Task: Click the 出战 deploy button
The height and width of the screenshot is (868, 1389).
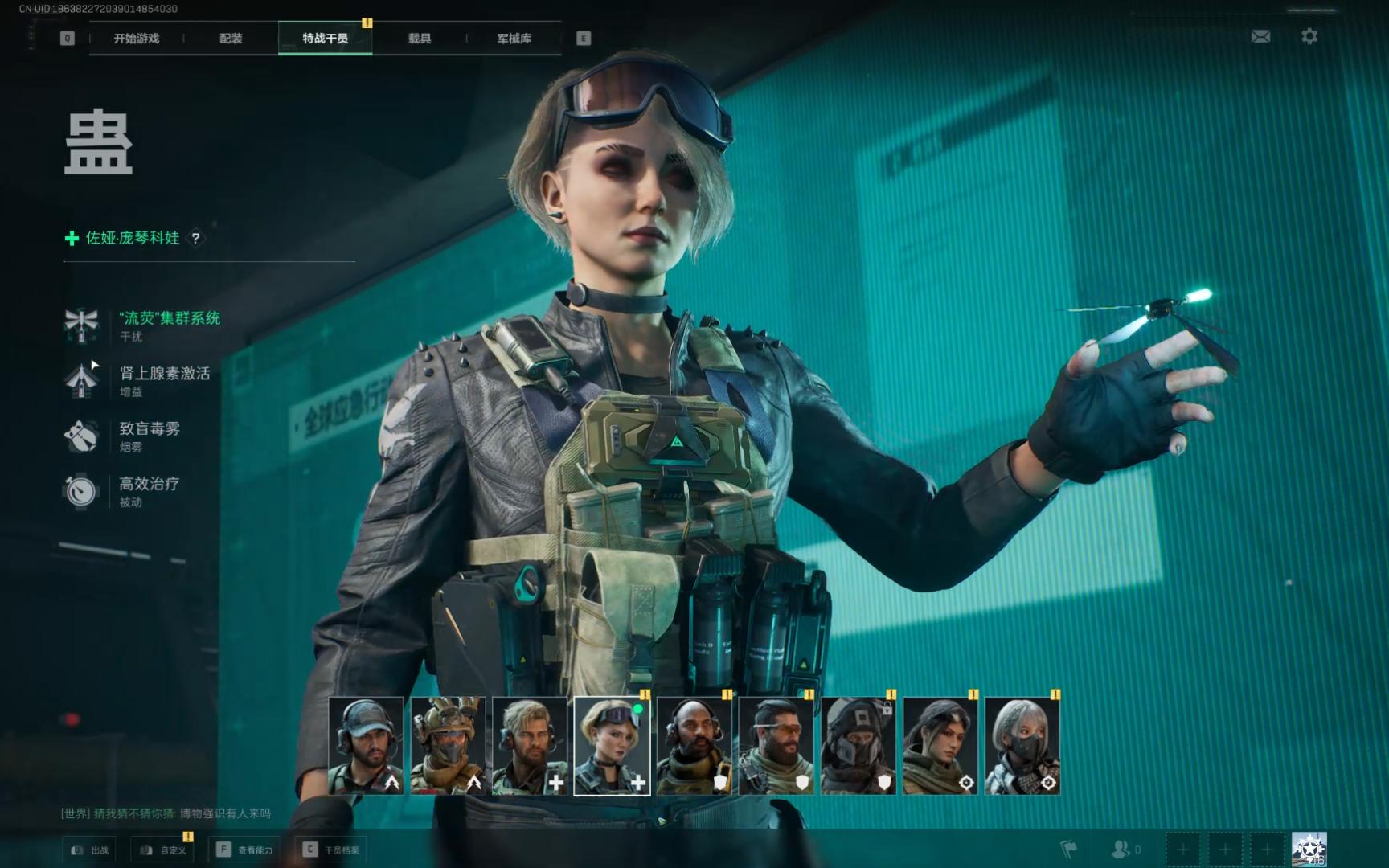Action: (x=89, y=850)
